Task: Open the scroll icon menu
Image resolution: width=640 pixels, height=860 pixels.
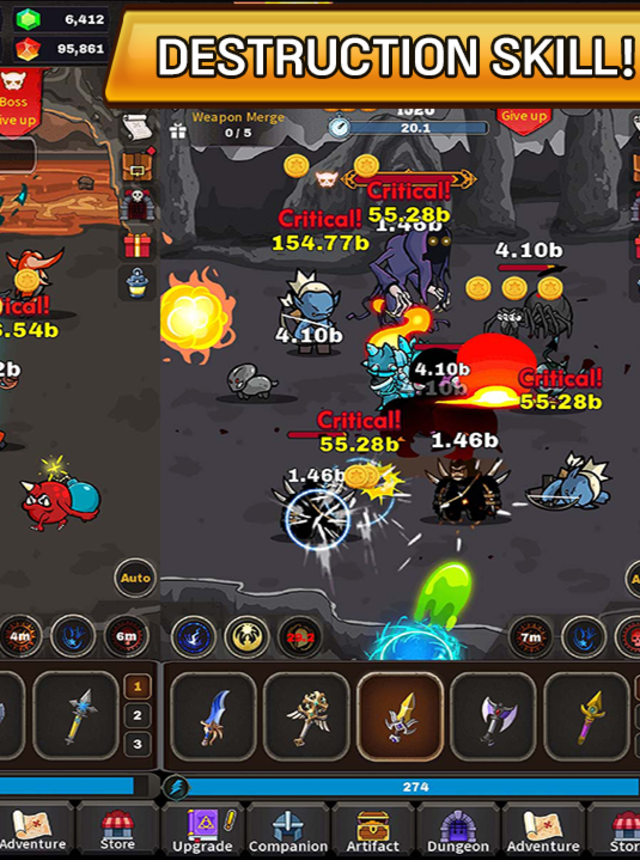Action: (x=136, y=127)
